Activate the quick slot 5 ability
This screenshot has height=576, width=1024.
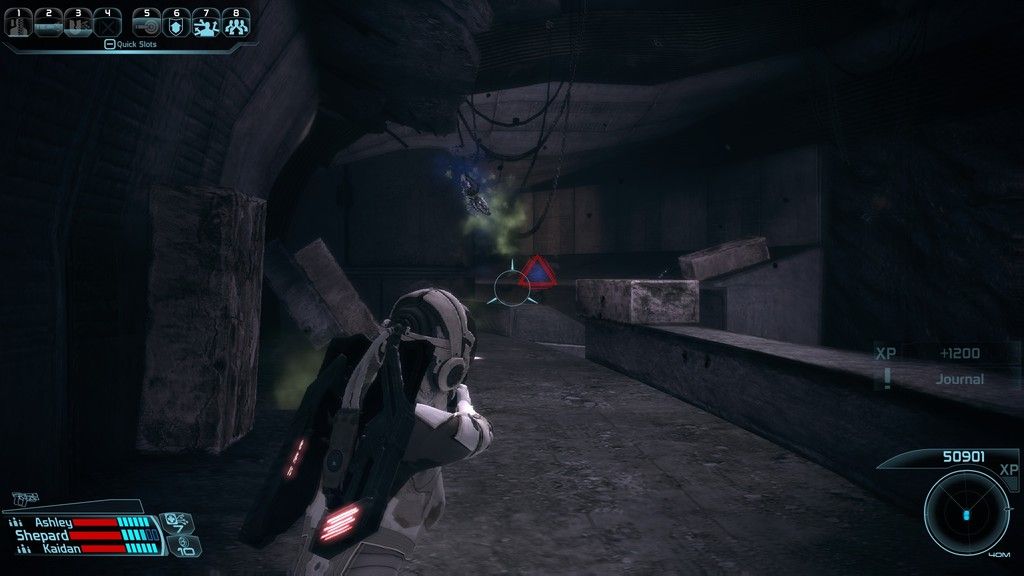coord(146,23)
